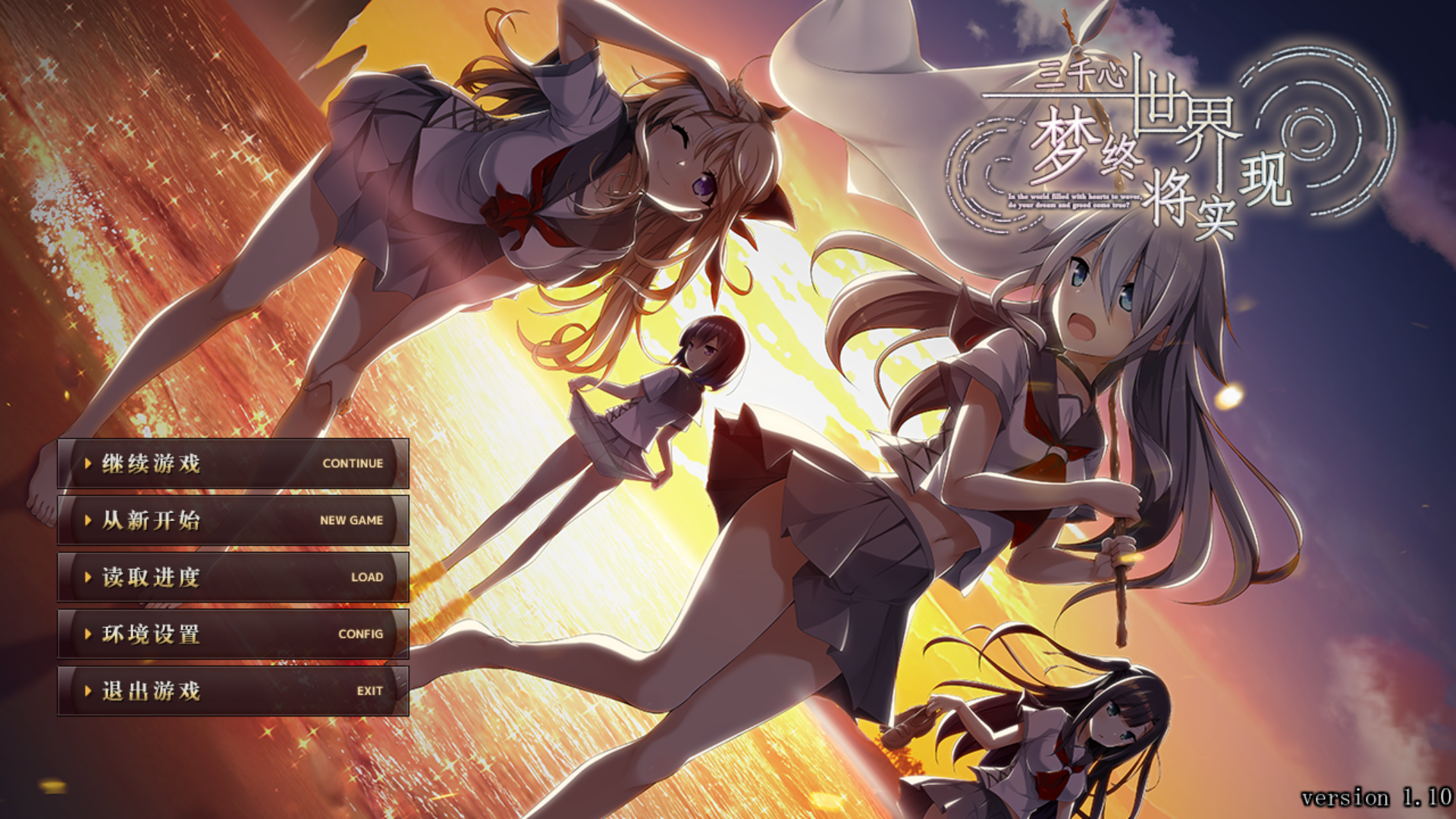The image size is (1456, 819).
Task: Click the arrow icon beside 读取进度 LOAD
Action: point(89,576)
